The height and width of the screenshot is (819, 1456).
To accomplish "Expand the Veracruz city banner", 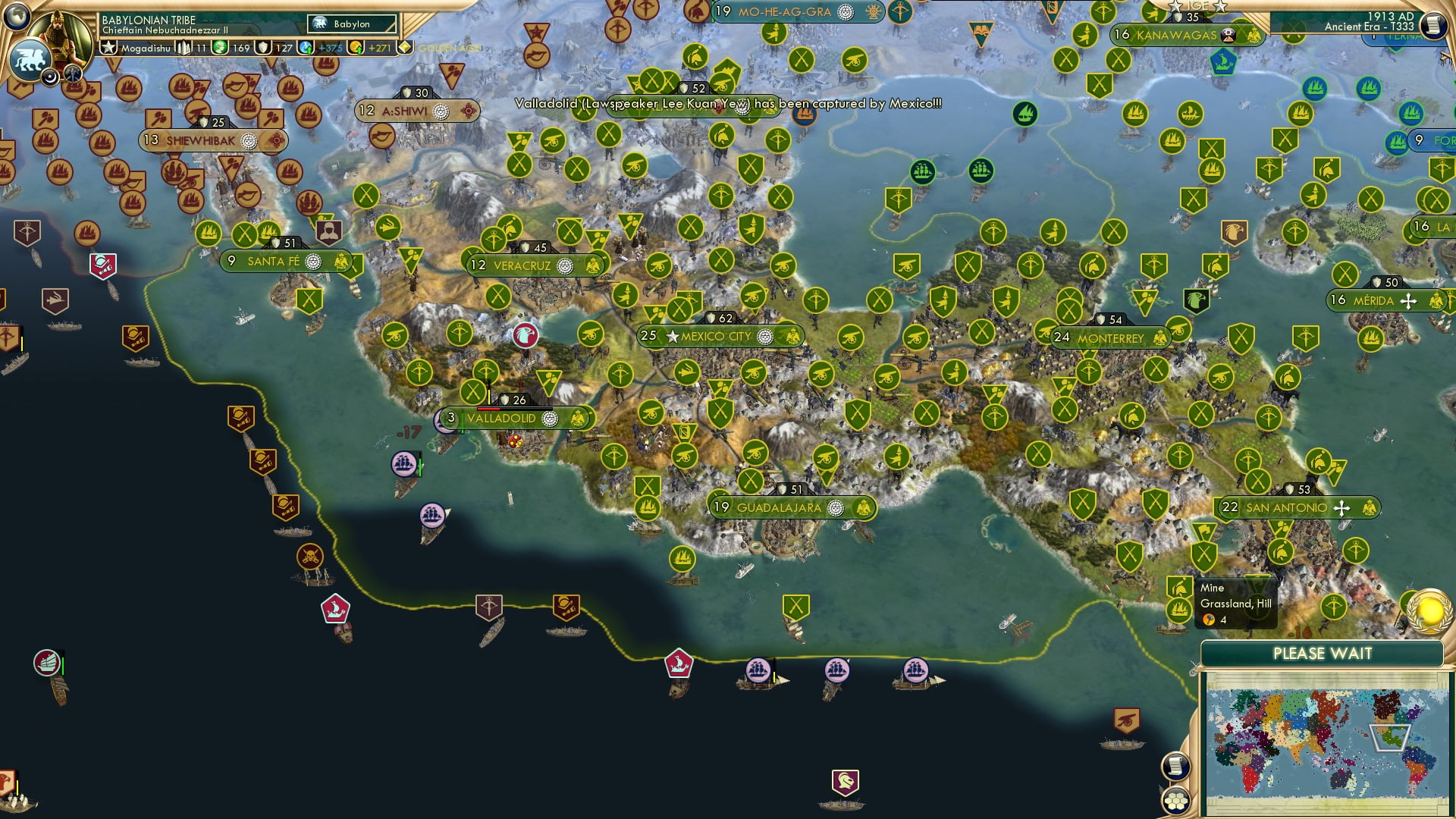I will [x=531, y=265].
